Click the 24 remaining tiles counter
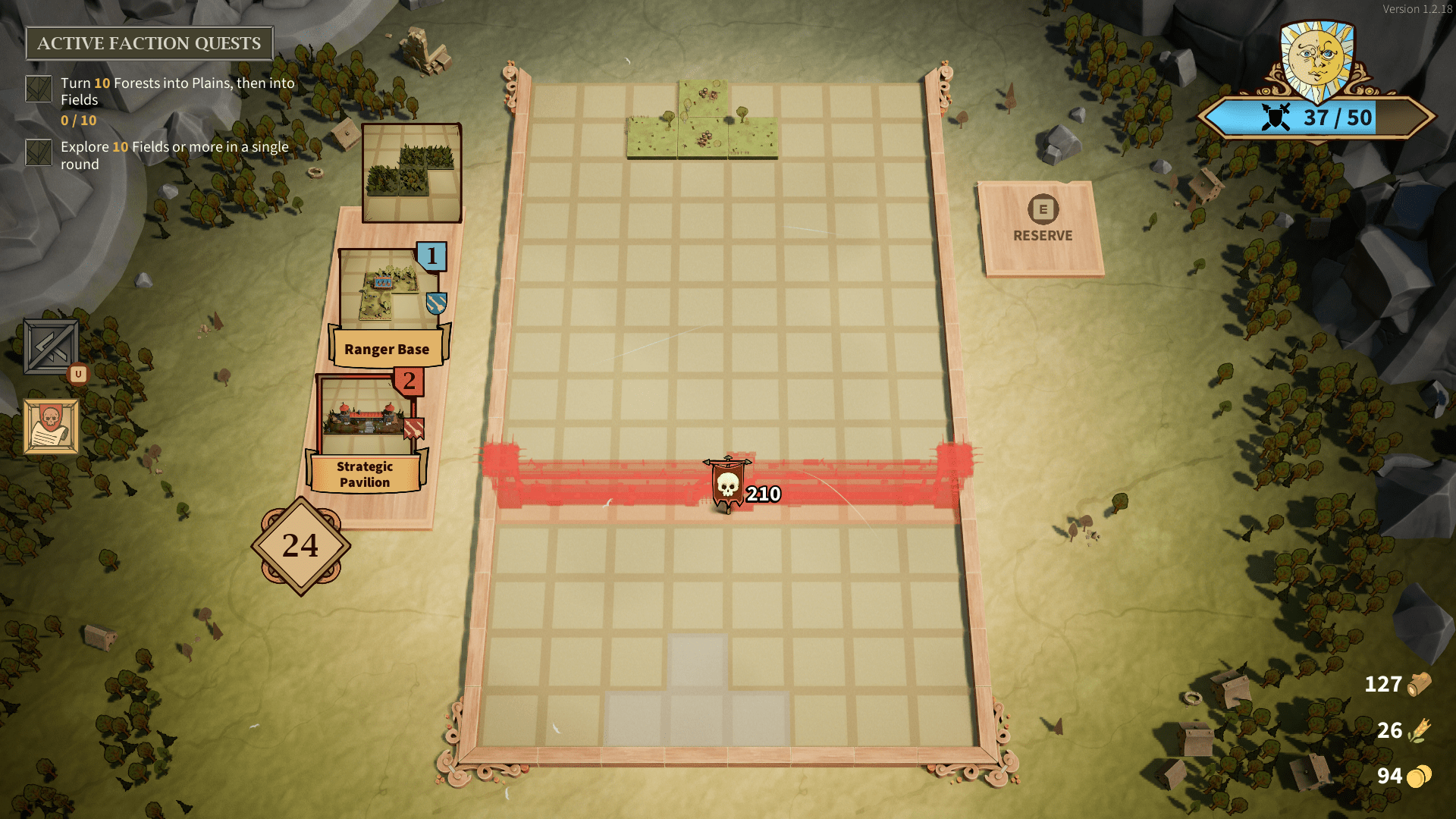 pos(301,546)
